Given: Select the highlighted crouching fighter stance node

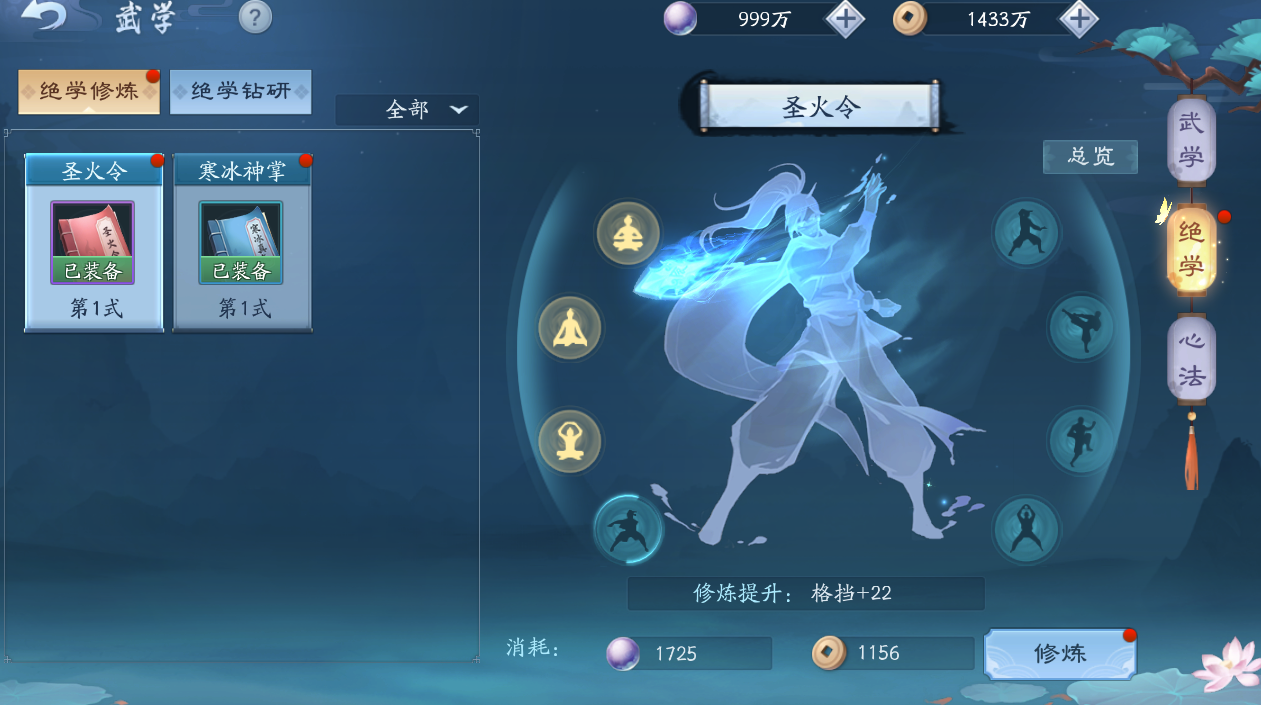Looking at the screenshot, I should click(x=628, y=528).
